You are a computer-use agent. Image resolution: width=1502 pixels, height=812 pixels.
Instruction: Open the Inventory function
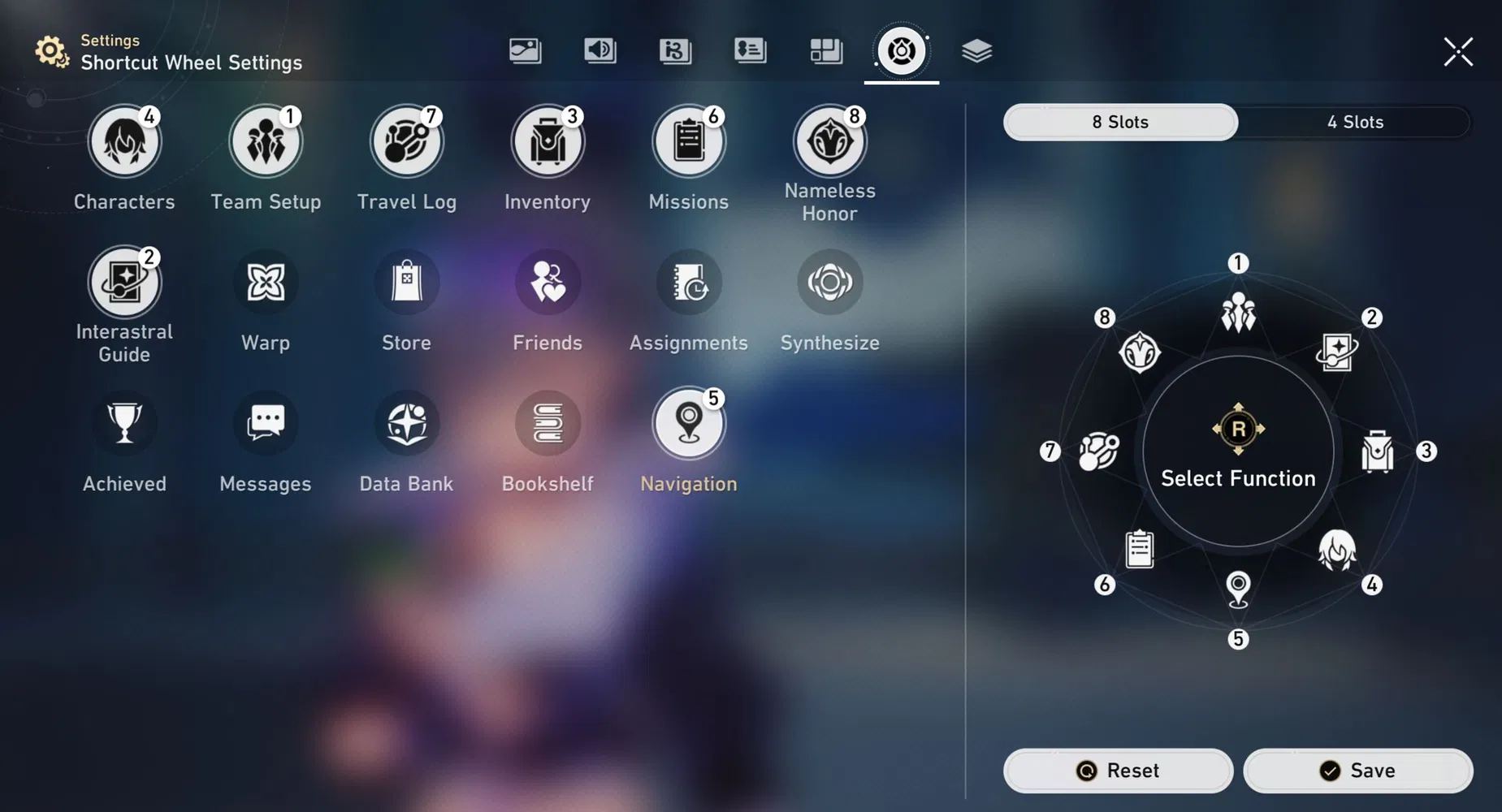548,140
